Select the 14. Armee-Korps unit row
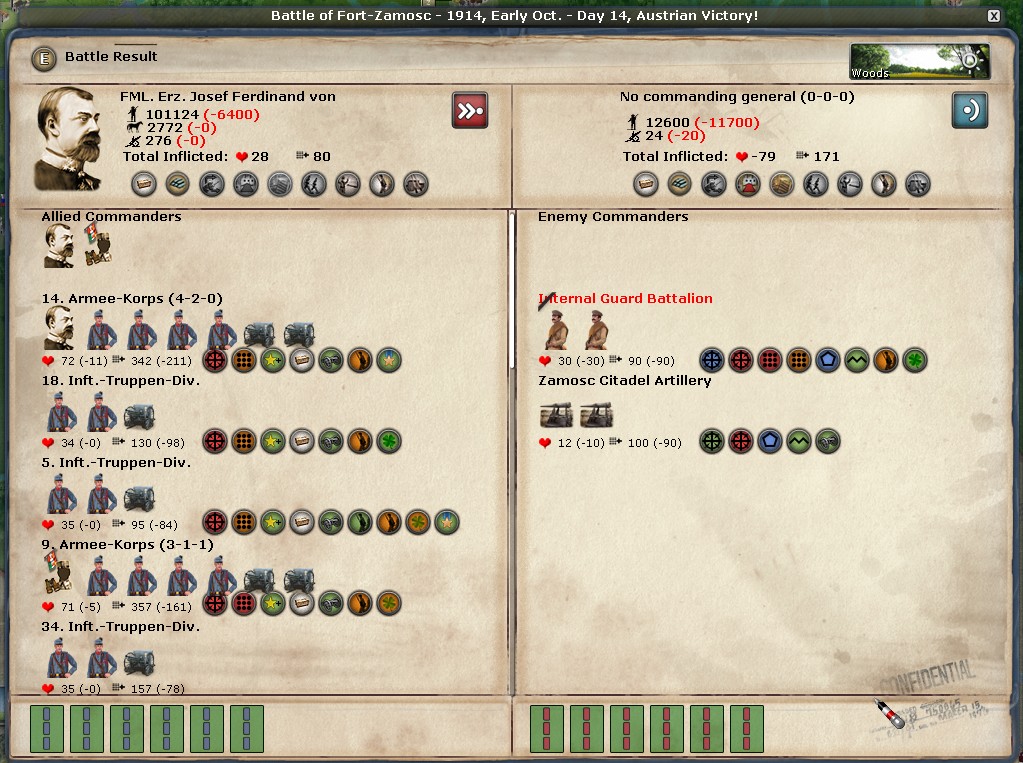This screenshot has width=1023, height=763. [x=131, y=298]
